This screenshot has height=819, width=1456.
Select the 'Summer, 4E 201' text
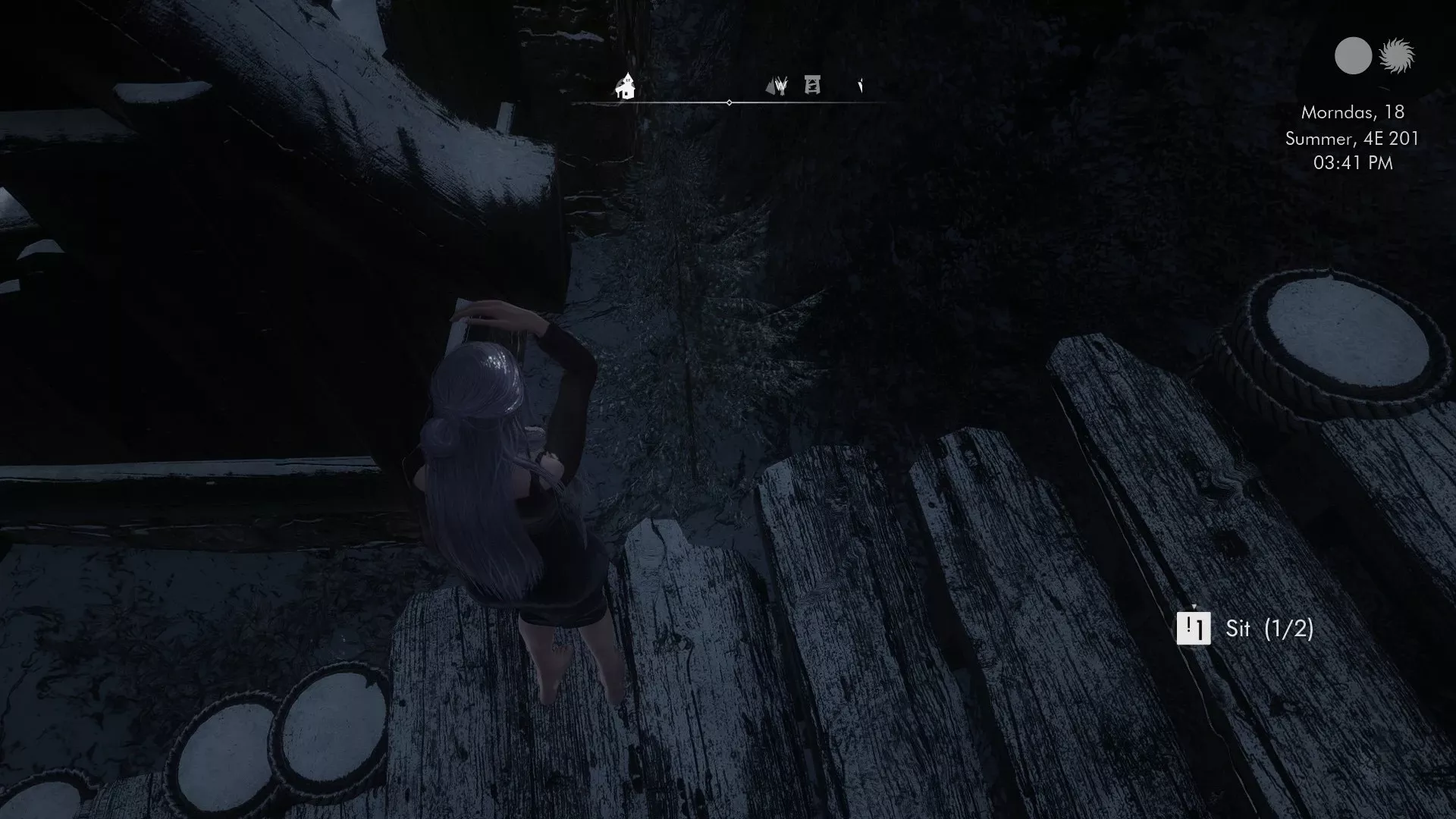pyautogui.click(x=1351, y=139)
